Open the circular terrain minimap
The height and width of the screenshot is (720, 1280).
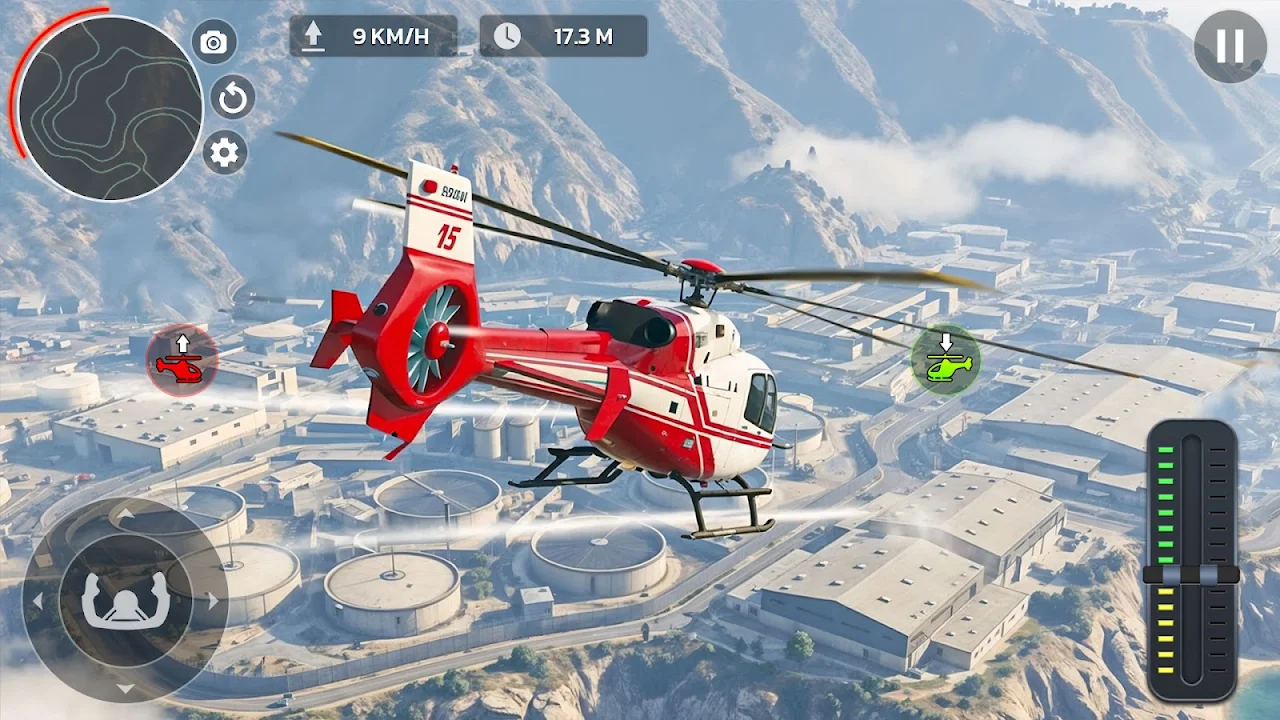(110, 108)
